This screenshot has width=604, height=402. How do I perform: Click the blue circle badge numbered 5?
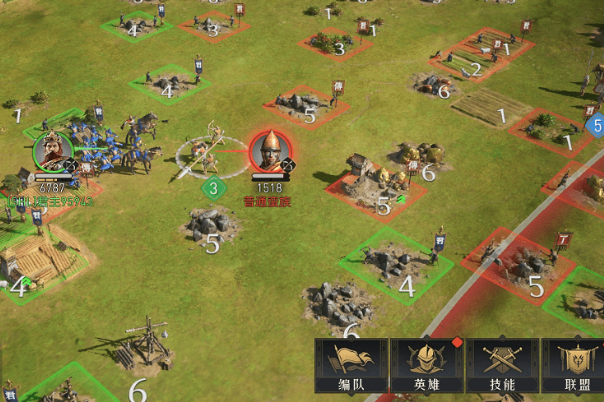pos(597,126)
